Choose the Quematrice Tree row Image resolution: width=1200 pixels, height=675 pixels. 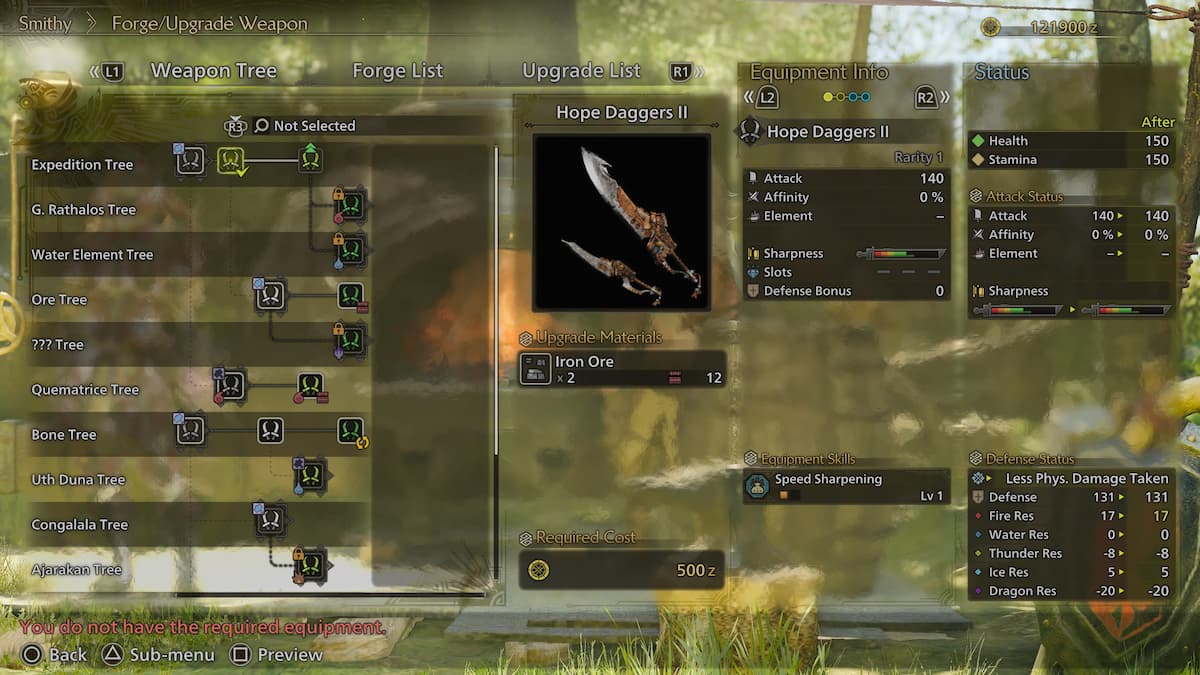point(85,390)
